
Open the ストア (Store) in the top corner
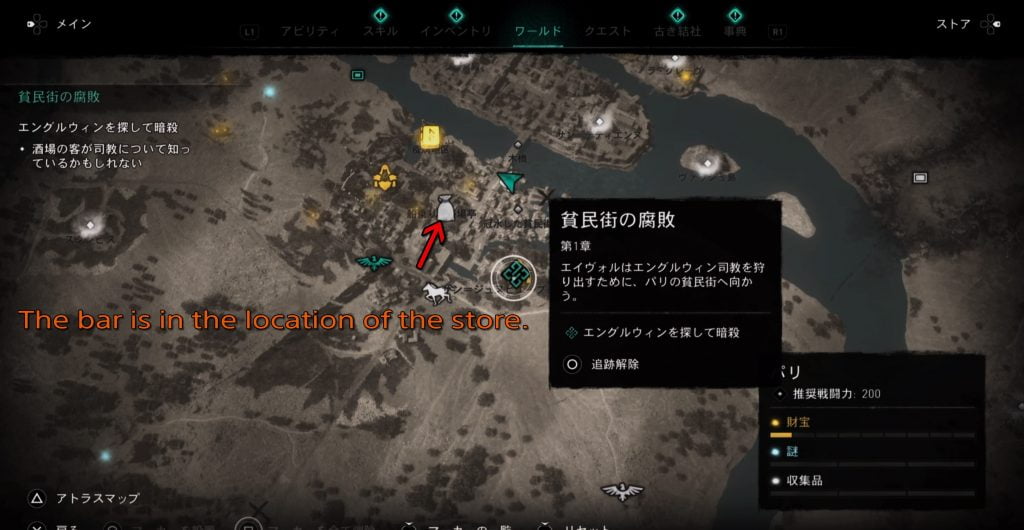point(953,24)
